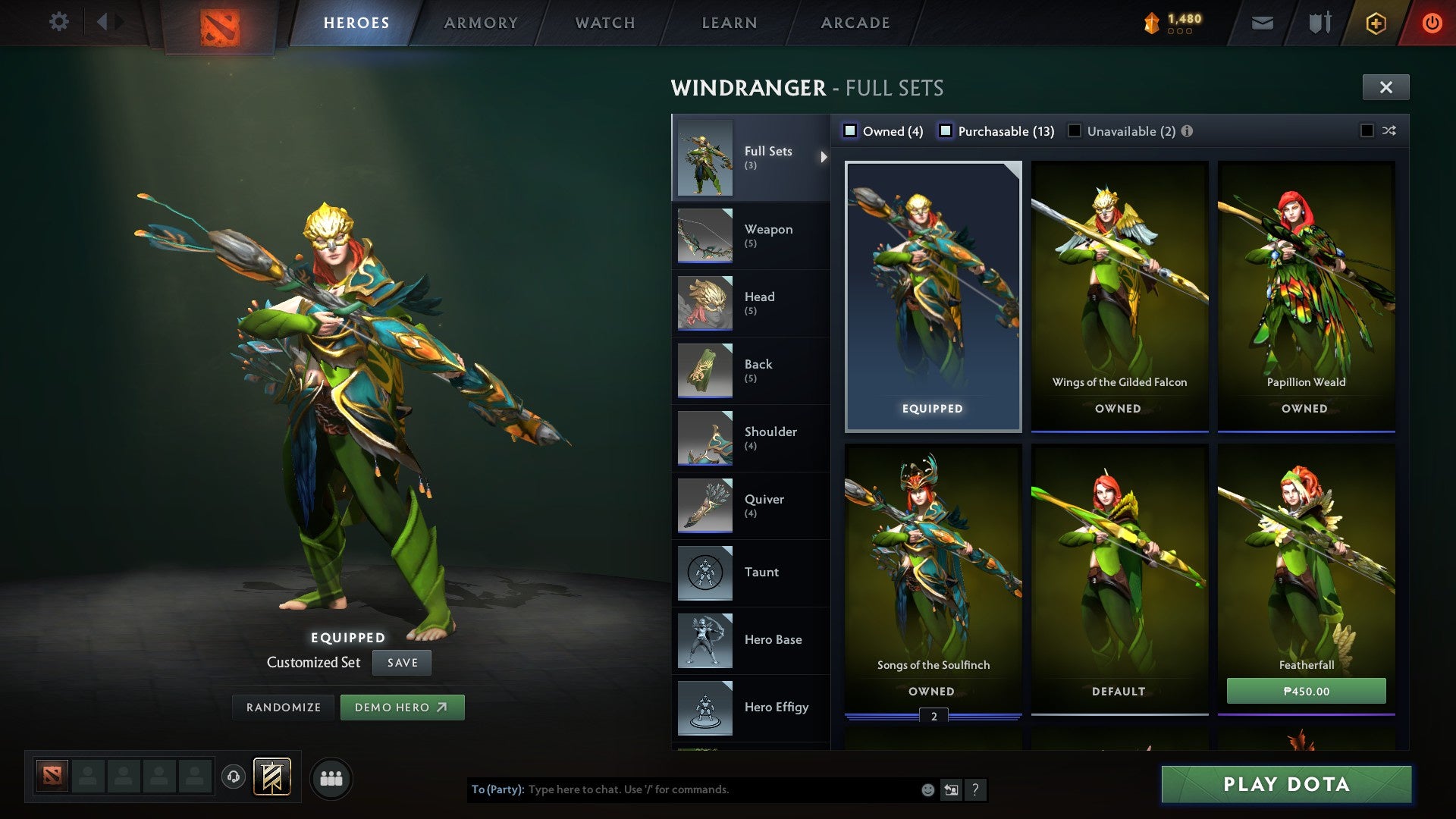
Task: Click the RANDOMIZE button
Action: pos(283,707)
